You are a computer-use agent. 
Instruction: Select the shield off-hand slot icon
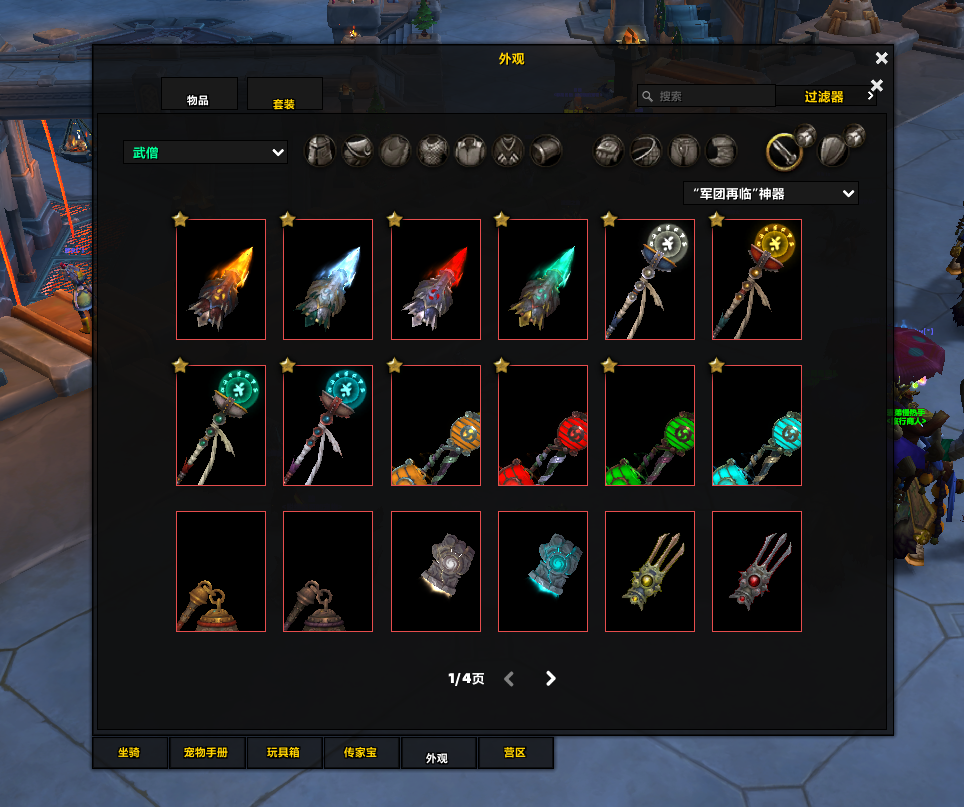point(834,151)
